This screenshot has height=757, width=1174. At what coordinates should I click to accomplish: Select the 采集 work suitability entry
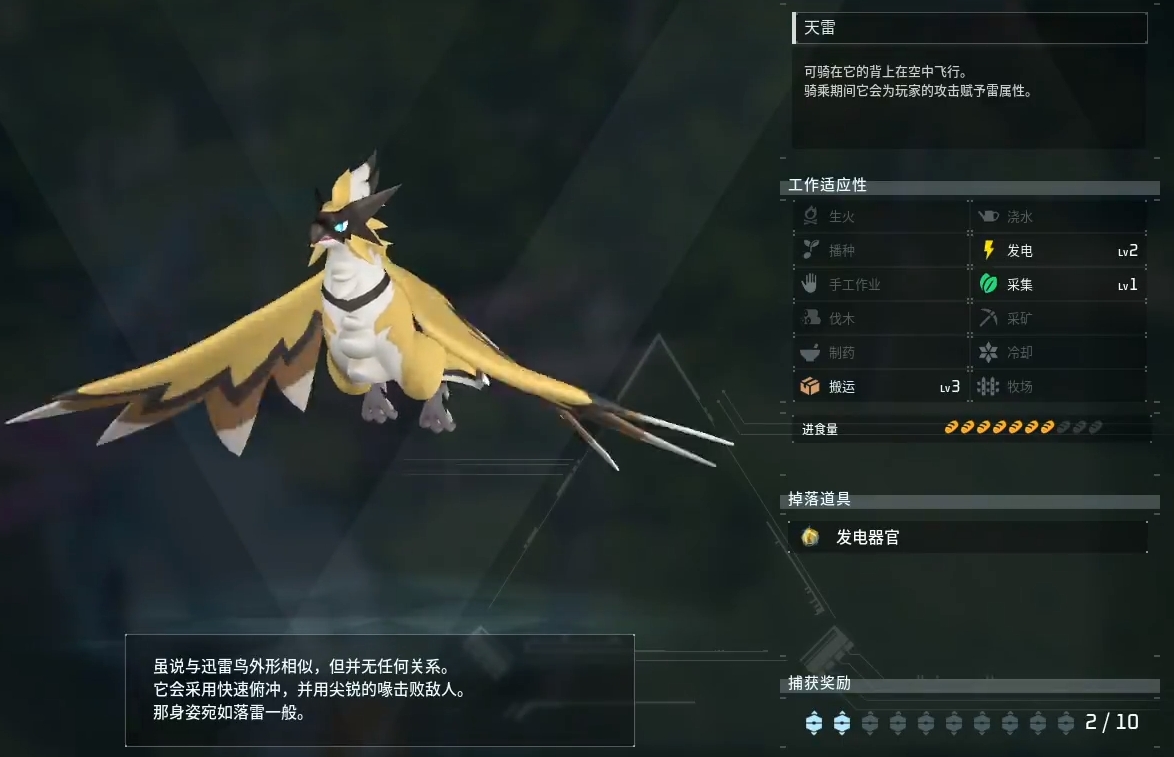pos(1059,285)
